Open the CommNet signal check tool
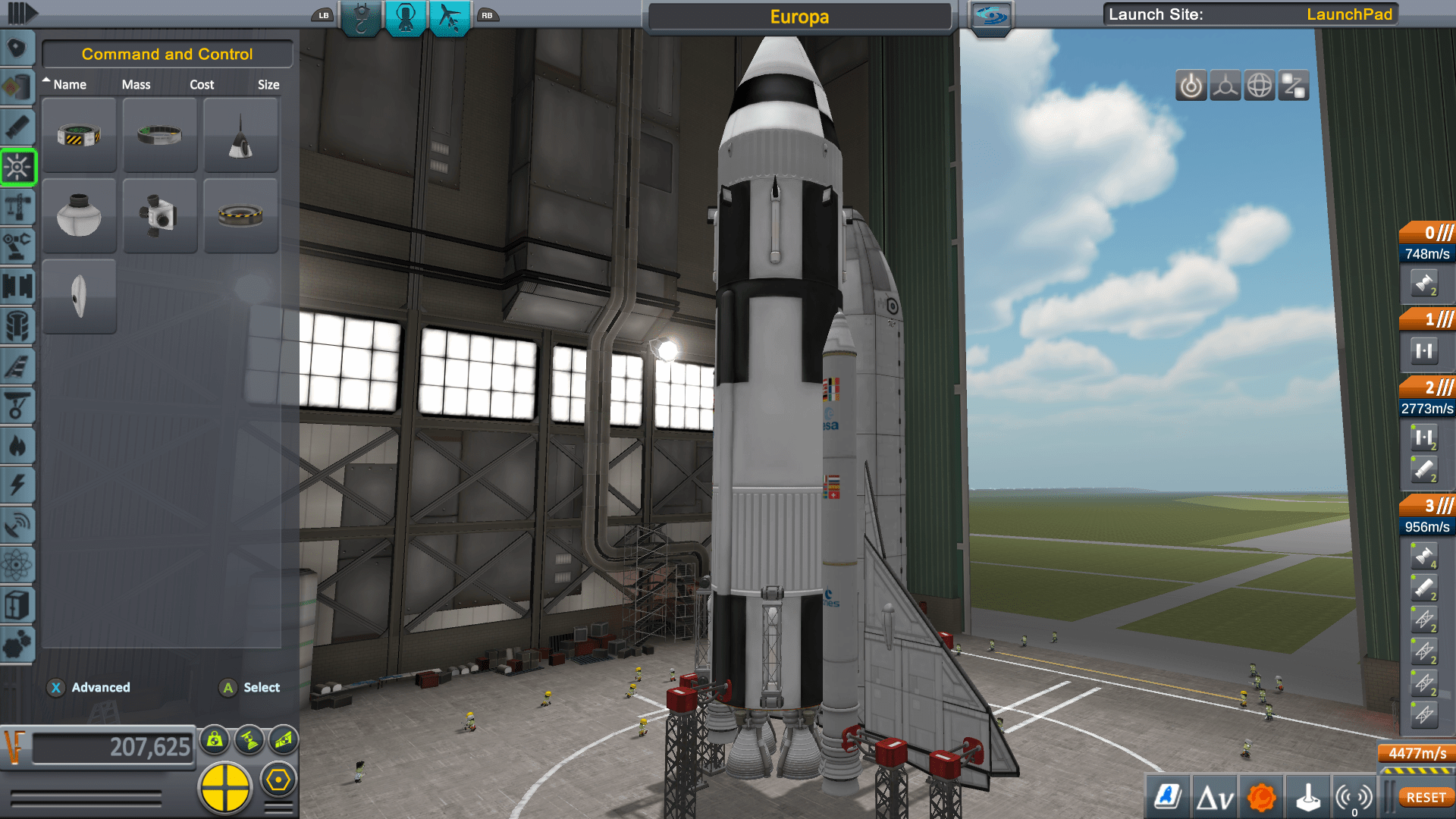 coord(1354,796)
